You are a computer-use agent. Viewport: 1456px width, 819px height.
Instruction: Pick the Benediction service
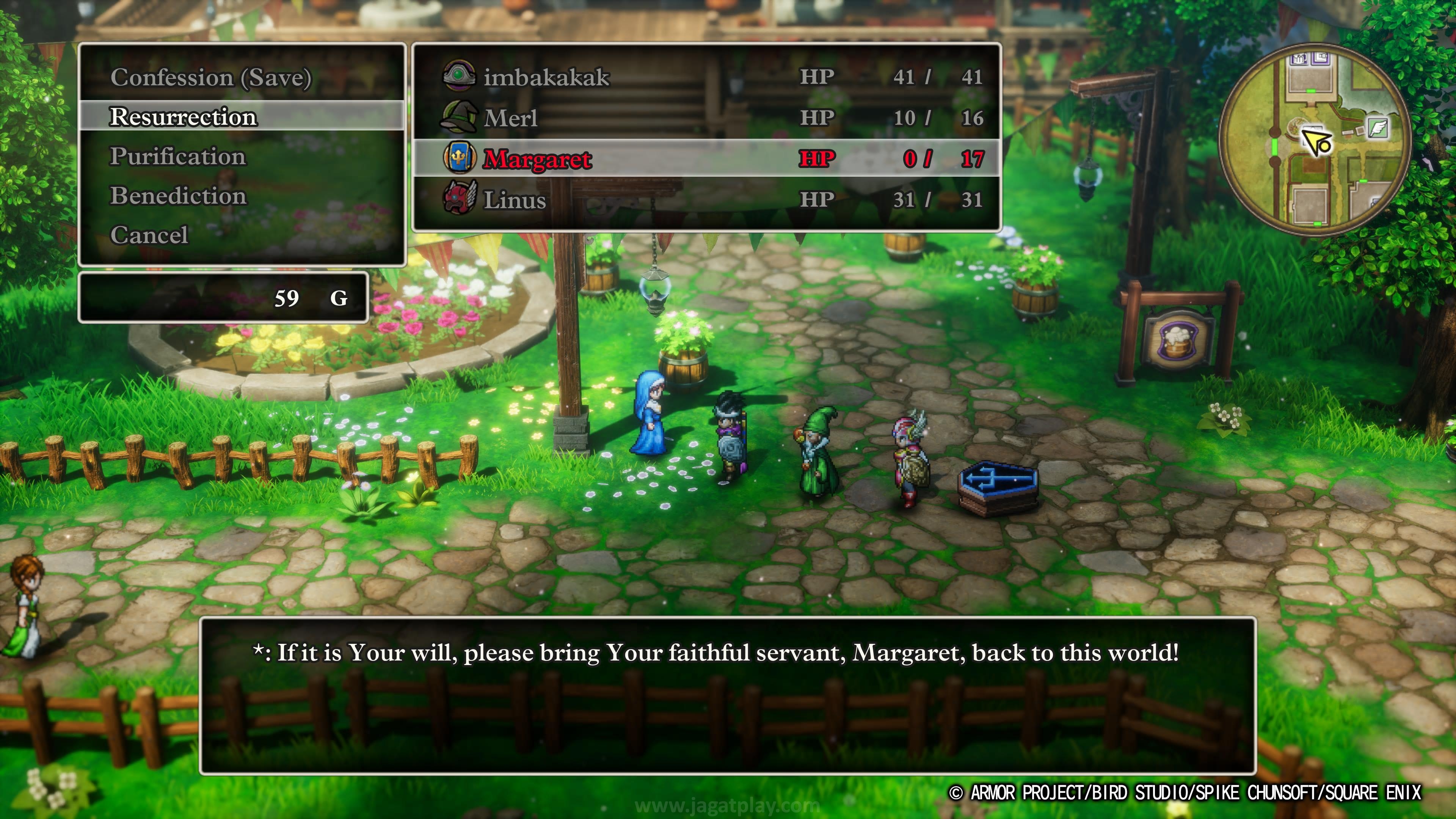coord(178,196)
